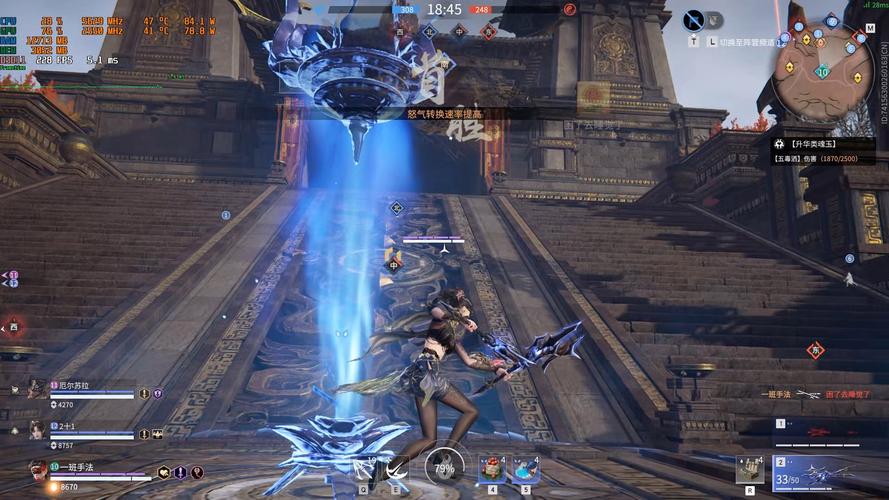The image size is (889, 500).
Task: Select teammate 2十1's portrait
Action: (37, 430)
